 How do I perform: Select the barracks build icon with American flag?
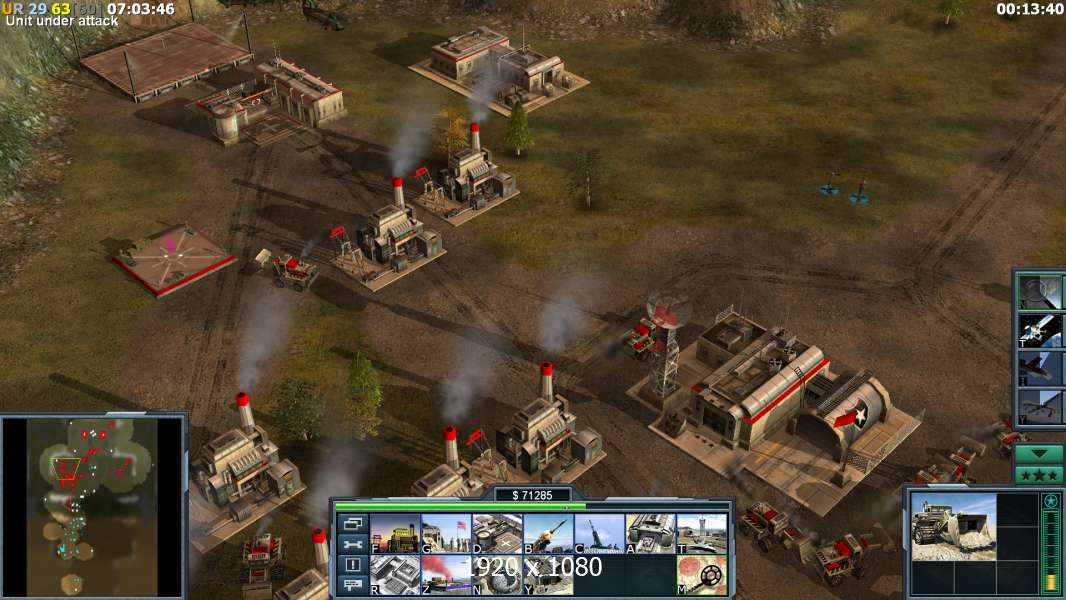click(446, 534)
